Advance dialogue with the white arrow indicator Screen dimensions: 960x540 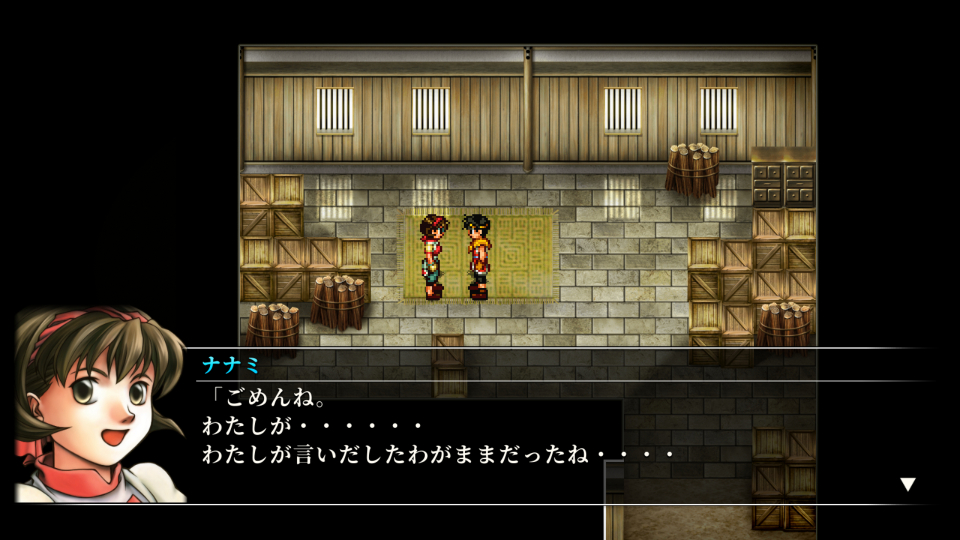pyautogui.click(x=907, y=485)
